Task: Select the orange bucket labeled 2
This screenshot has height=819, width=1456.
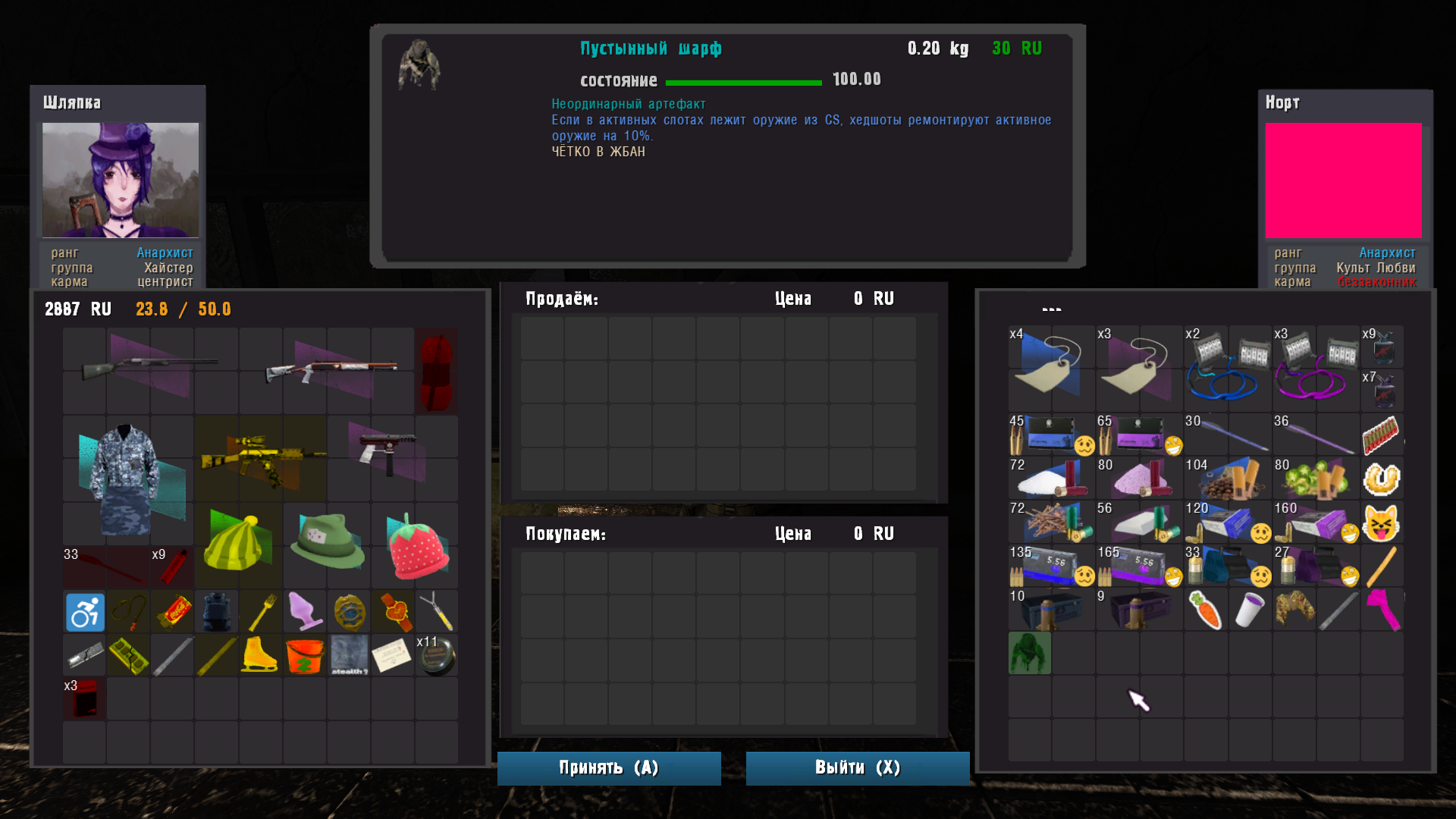Action: click(304, 656)
